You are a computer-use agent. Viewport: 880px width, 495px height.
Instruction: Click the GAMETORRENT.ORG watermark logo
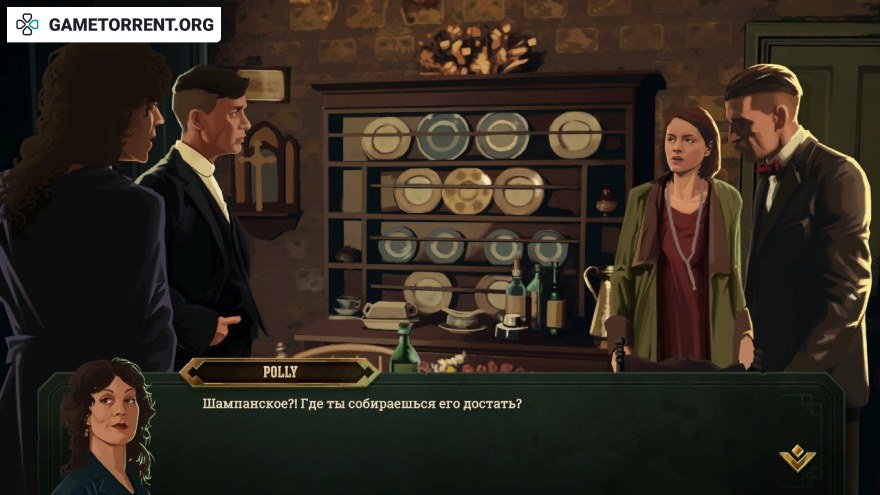click(x=113, y=24)
